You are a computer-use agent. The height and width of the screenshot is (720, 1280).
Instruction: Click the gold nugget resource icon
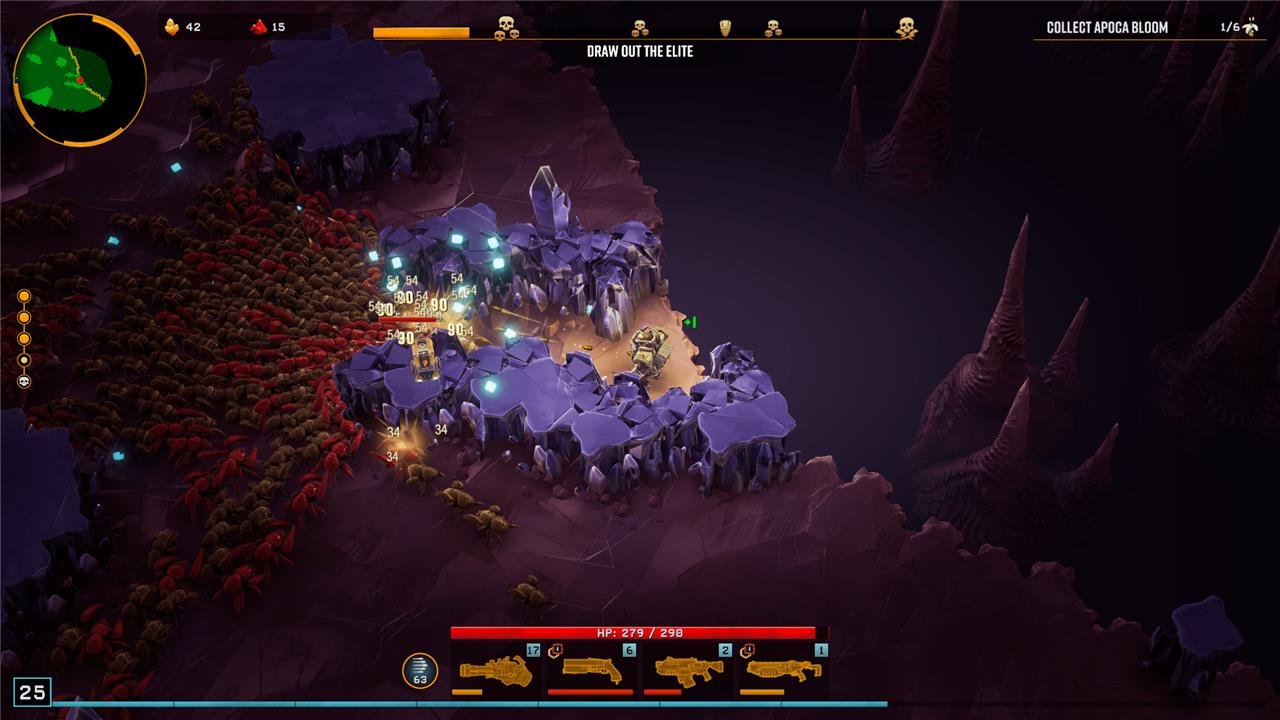click(171, 27)
